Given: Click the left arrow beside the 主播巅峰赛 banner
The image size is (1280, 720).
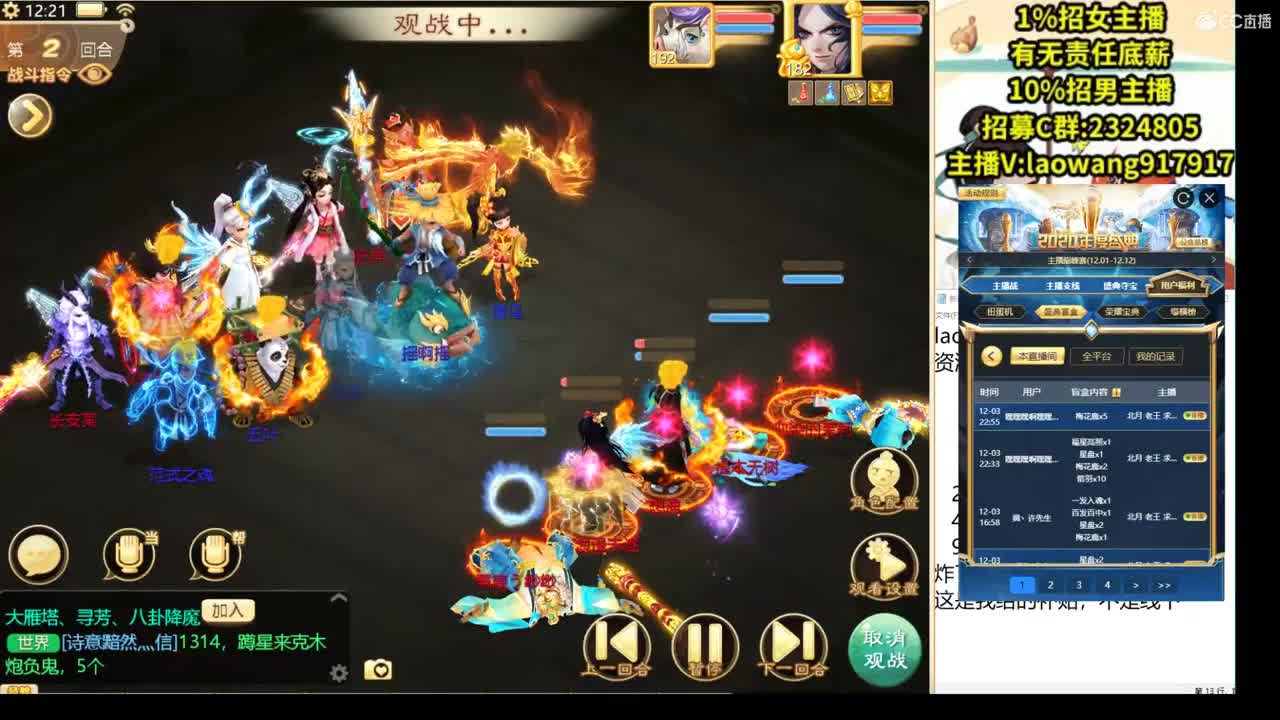Looking at the screenshot, I should pos(968,259).
